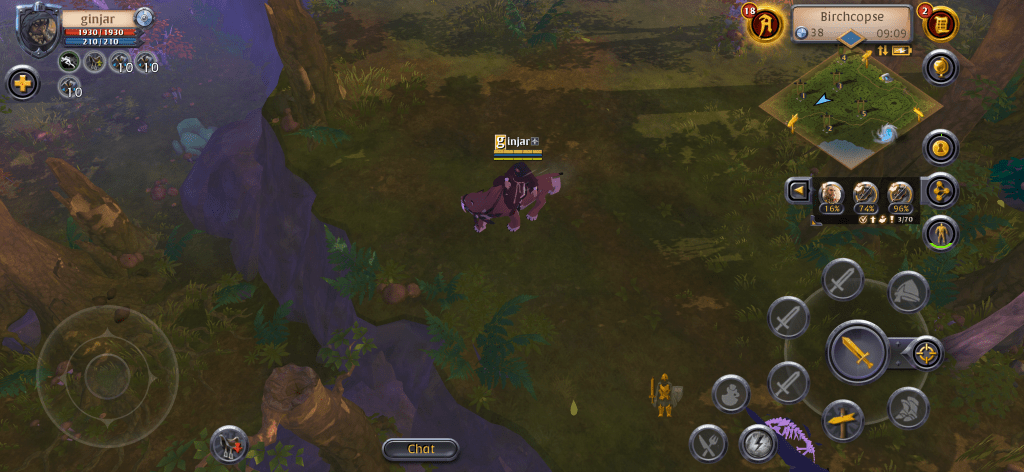
Task: Use the potion flask slot
Action: (x=731, y=393)
